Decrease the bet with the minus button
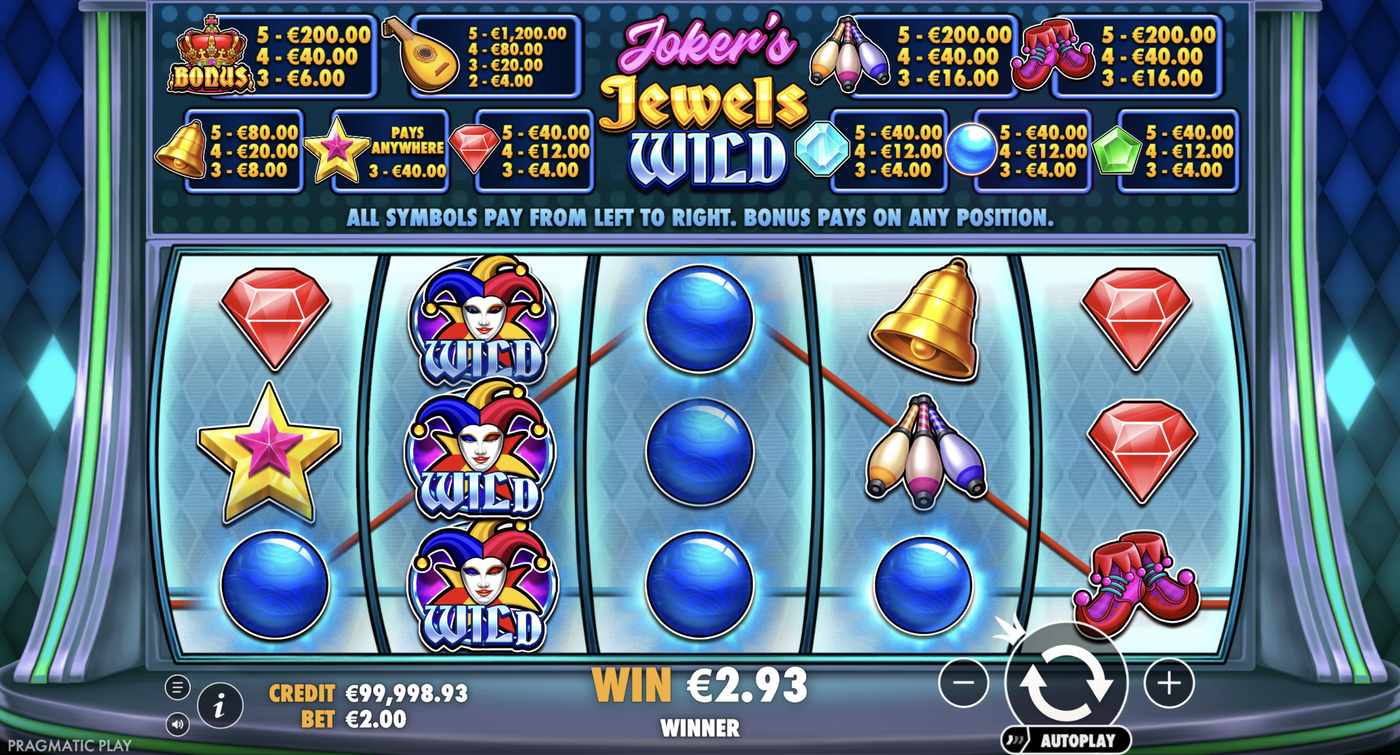1400x755 pixels. [x=963, y=684]
